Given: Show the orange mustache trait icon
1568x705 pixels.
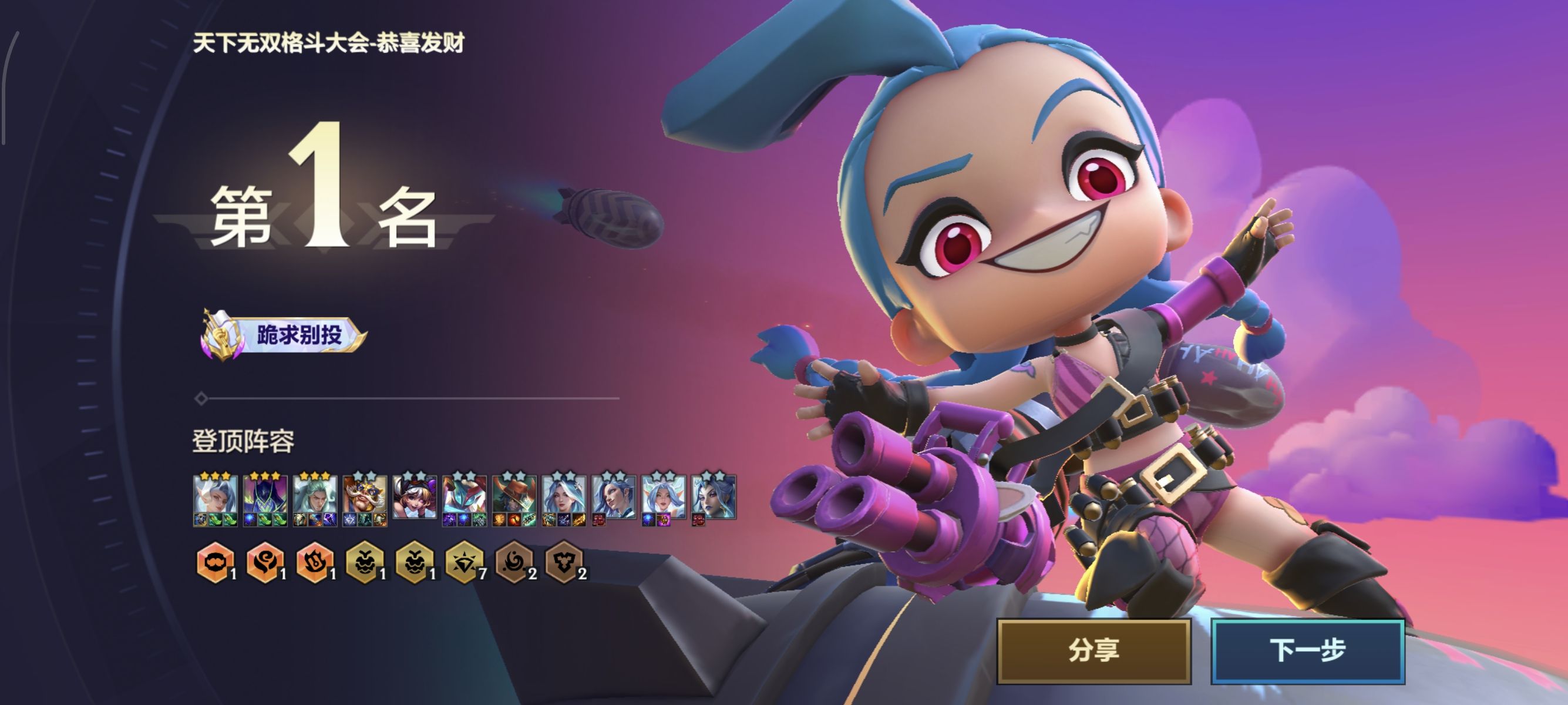Looking at the screenshot, I should click(215, 562).
